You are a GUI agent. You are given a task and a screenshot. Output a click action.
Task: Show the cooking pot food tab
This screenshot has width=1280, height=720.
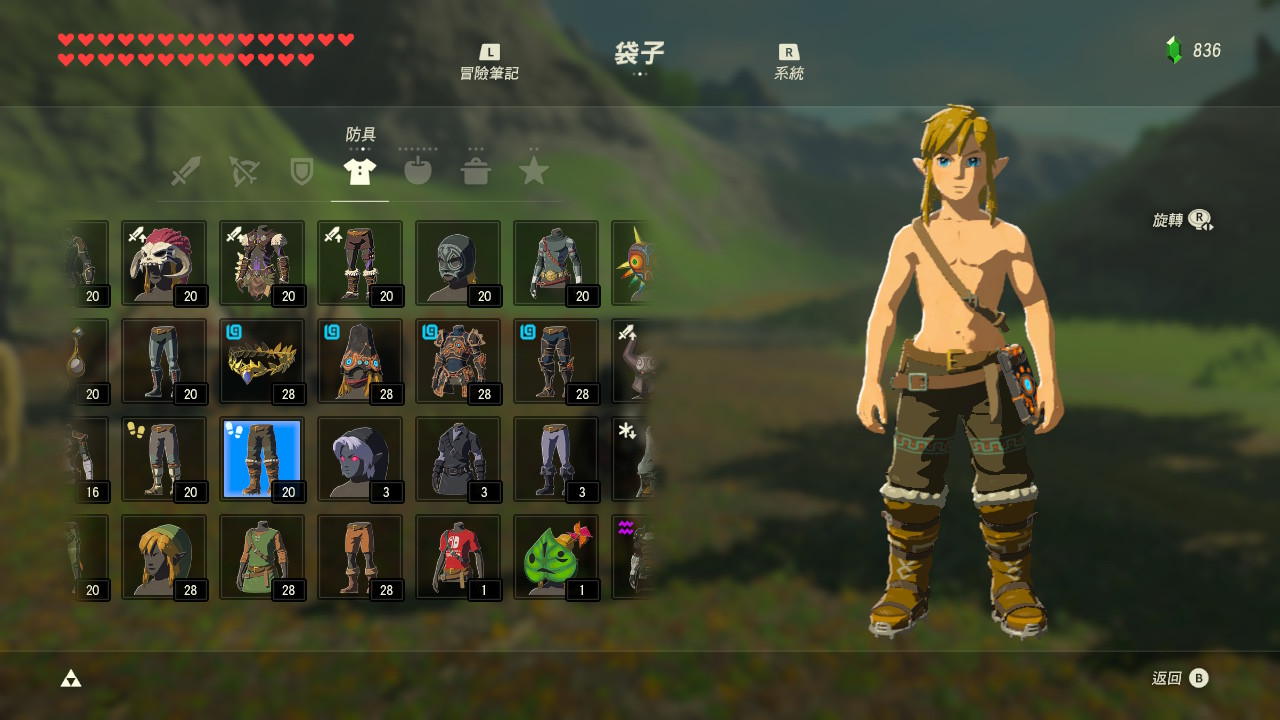tap(475, 171)
